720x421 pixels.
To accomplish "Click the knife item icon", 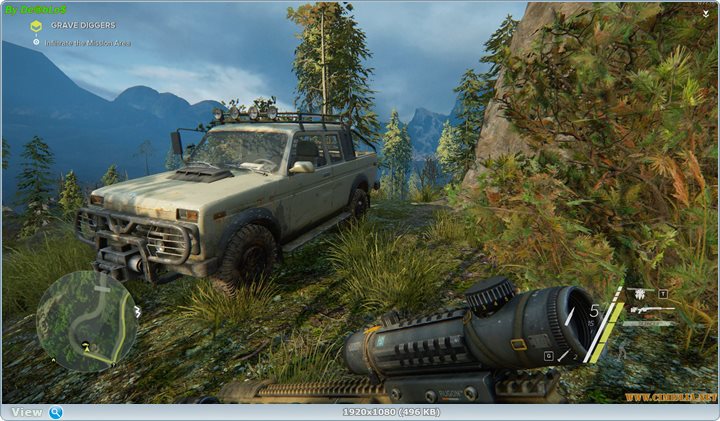I will click(x=647, y=323).
